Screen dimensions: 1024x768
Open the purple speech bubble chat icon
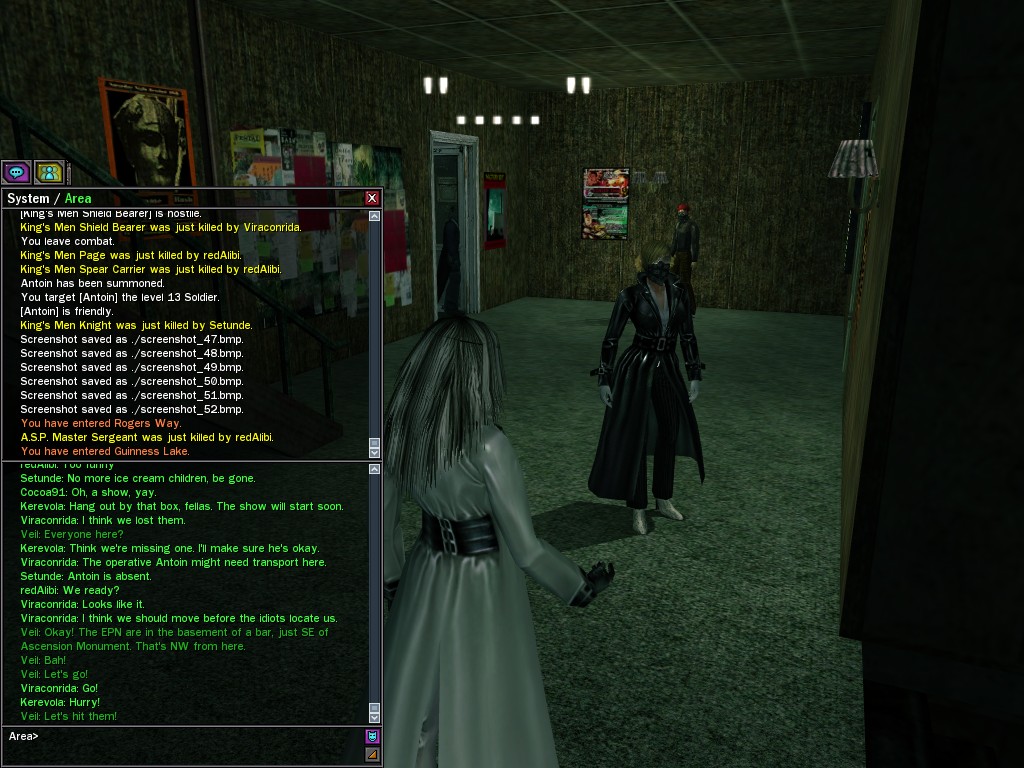pyautogui.click(x=16, y=172)
